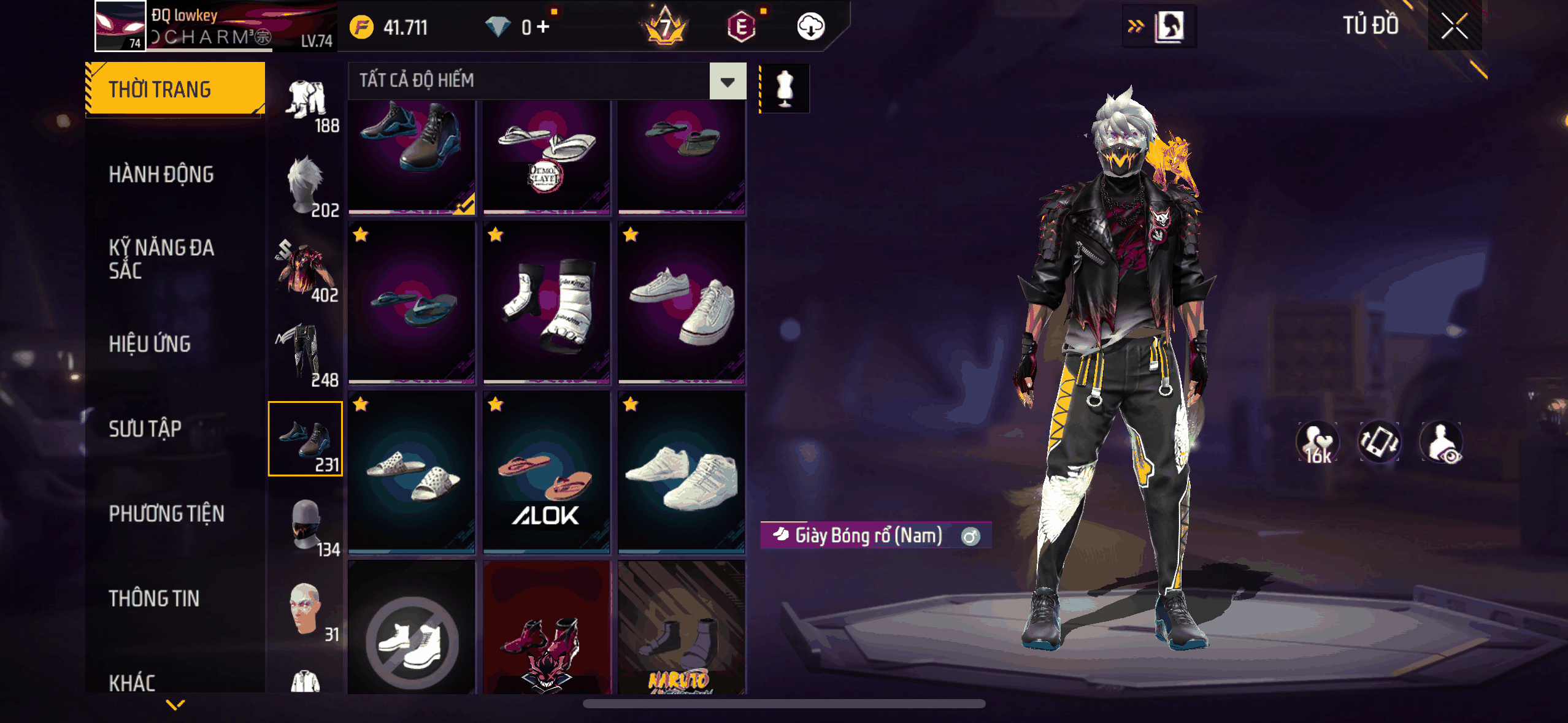Close the wardrobe screen with the X
This screenshot has height=723, width=1568.
pos(1454,26)
